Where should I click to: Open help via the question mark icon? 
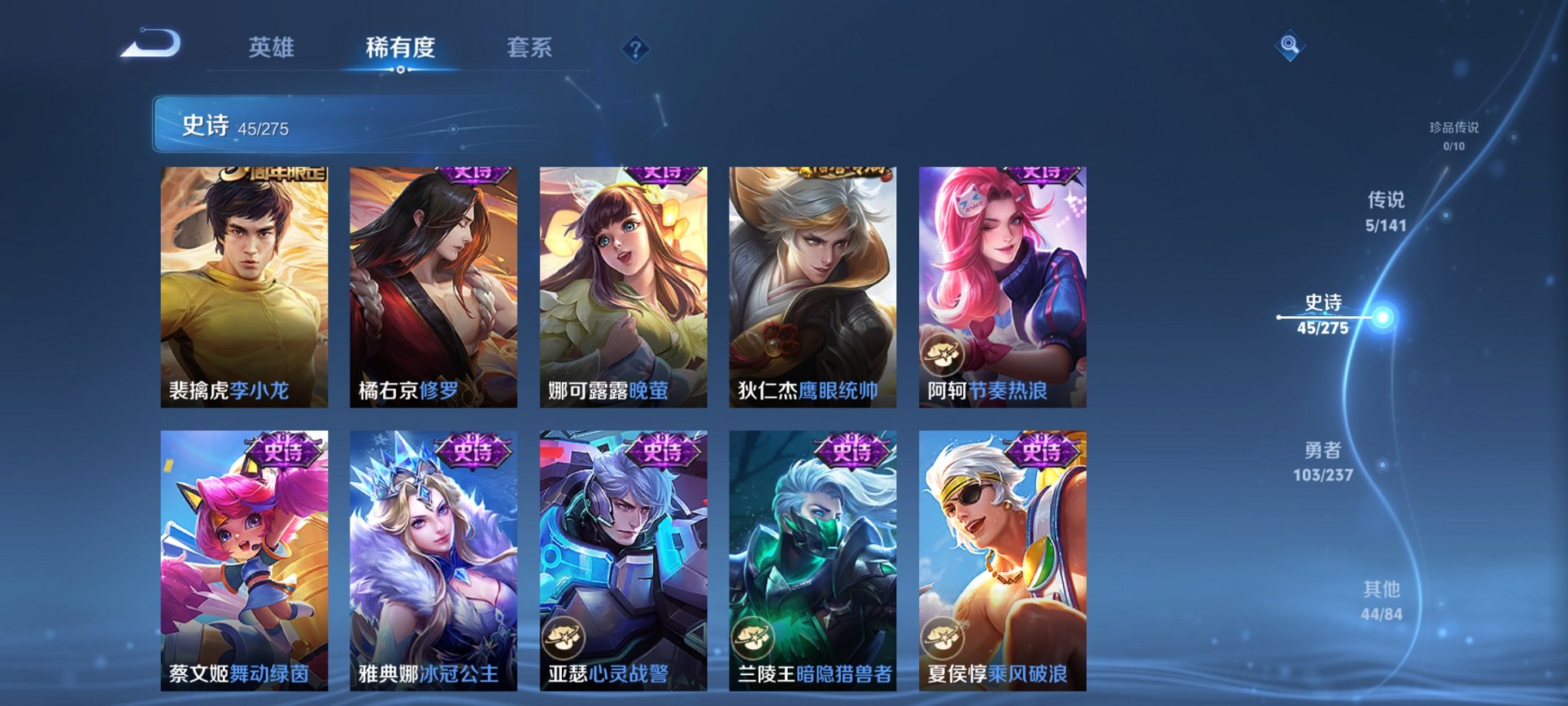[x=635, y=50]
